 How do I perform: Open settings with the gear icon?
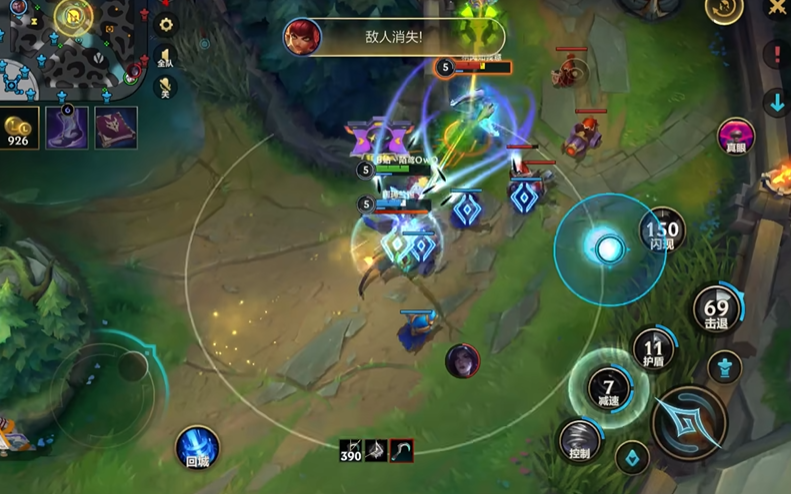[167, 23]
